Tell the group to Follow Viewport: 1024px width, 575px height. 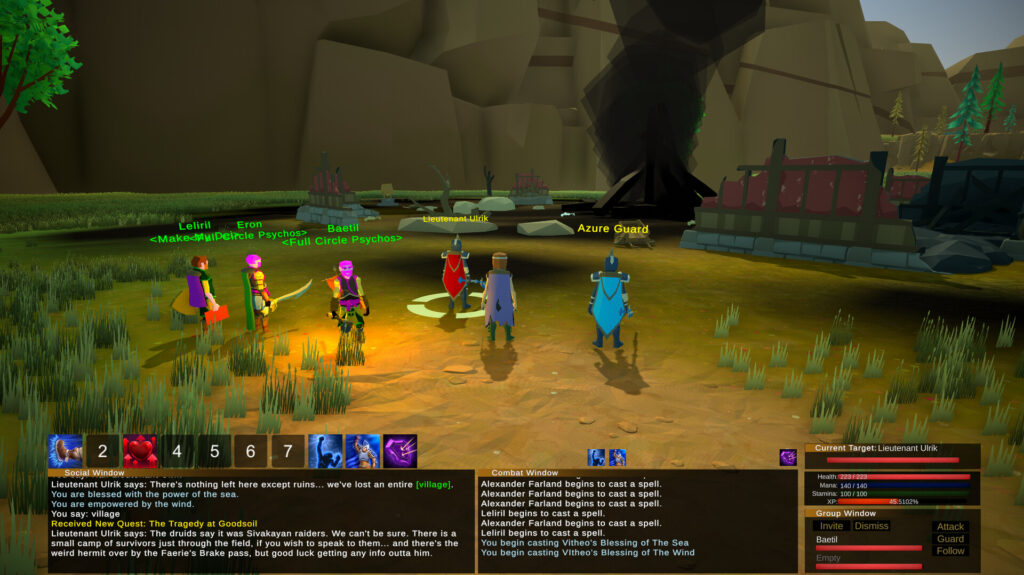(x=950, y=551)
